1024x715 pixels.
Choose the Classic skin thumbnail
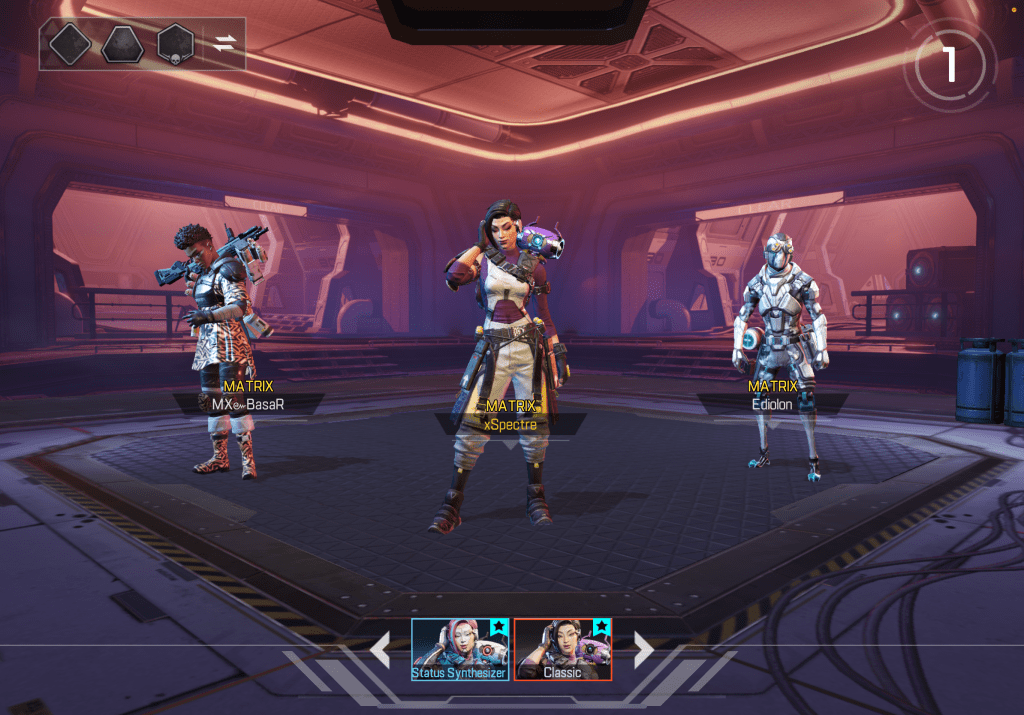click(x=562, y=649)
